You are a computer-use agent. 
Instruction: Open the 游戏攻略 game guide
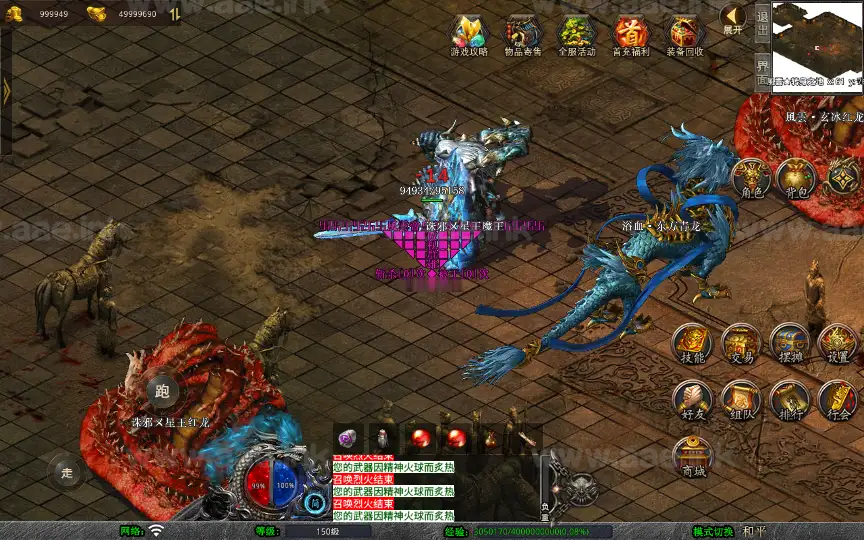pos(469,35)
